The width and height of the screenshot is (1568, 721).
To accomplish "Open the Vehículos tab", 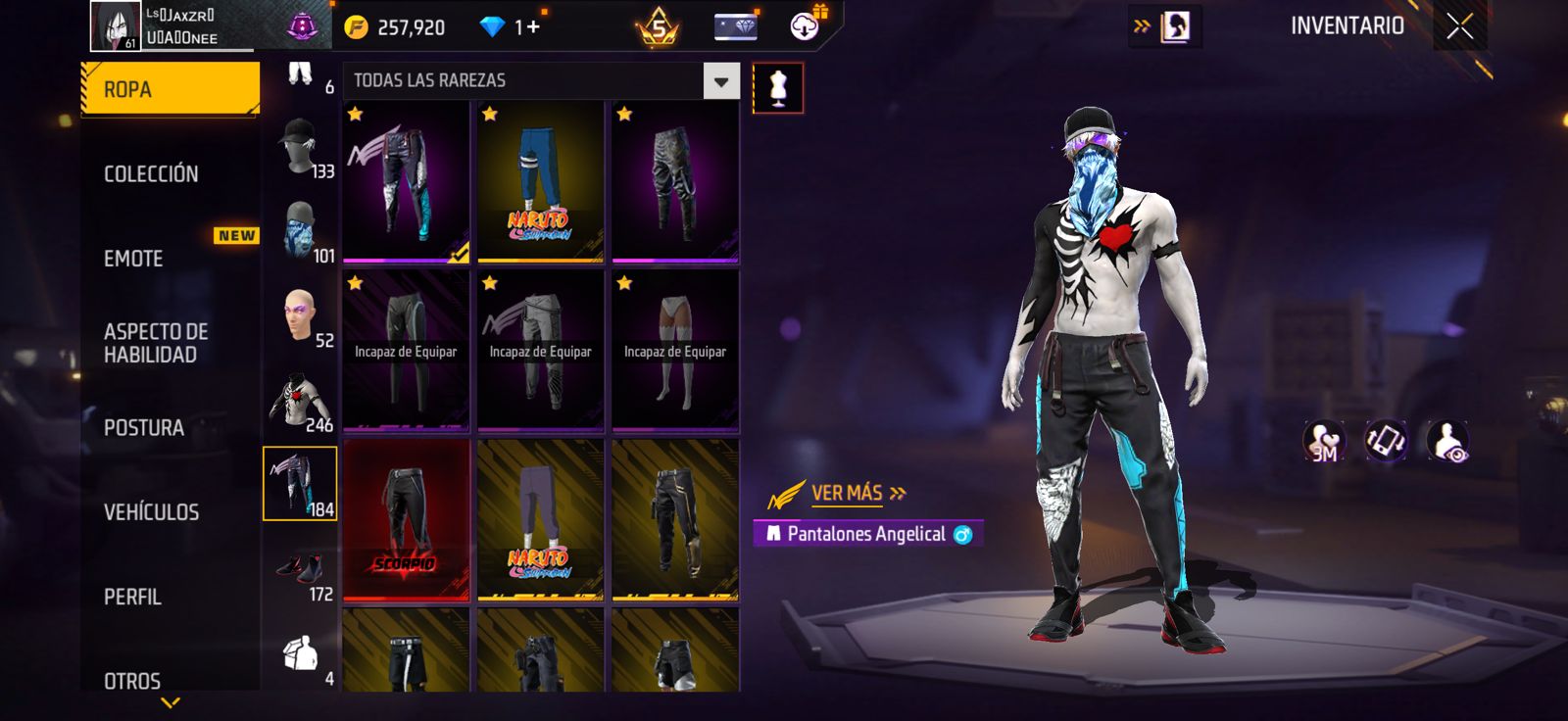I will coord(152,511).
